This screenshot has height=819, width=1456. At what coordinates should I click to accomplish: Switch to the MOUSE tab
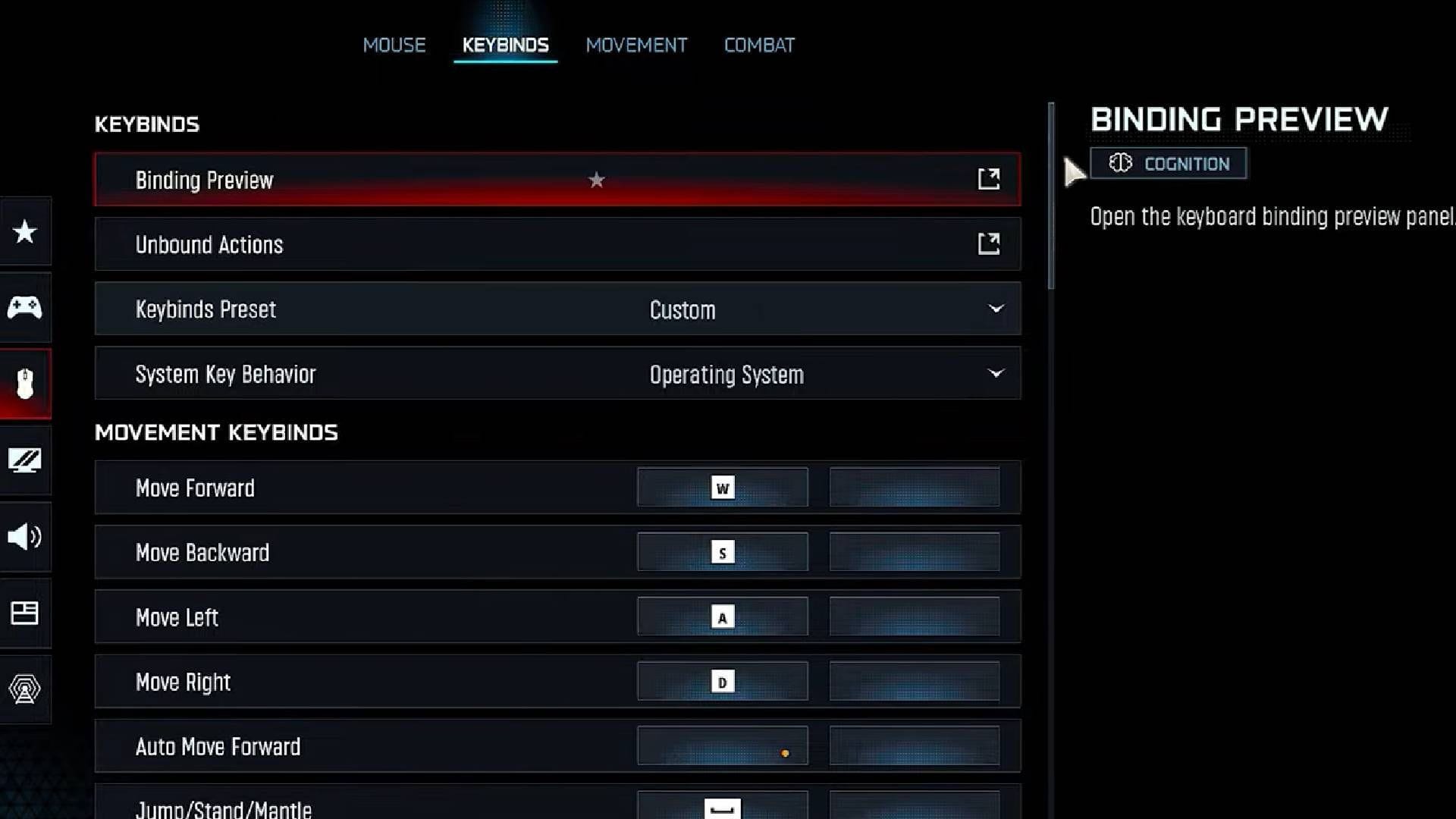(394, 45)
